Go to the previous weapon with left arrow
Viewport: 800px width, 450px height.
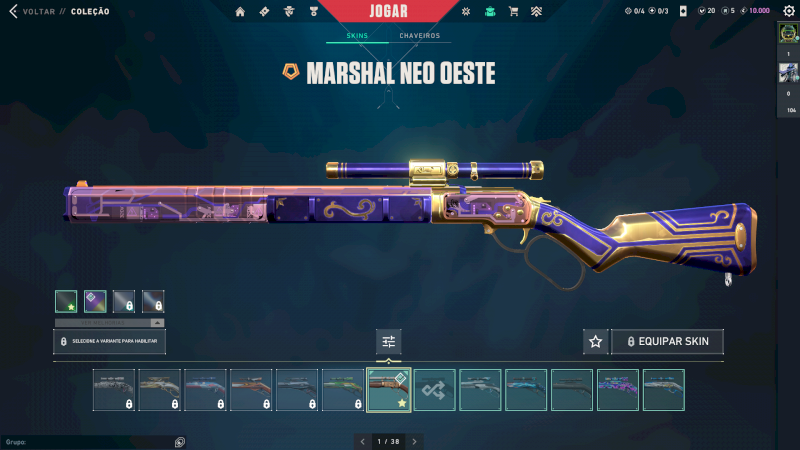(x=363, y=441)
